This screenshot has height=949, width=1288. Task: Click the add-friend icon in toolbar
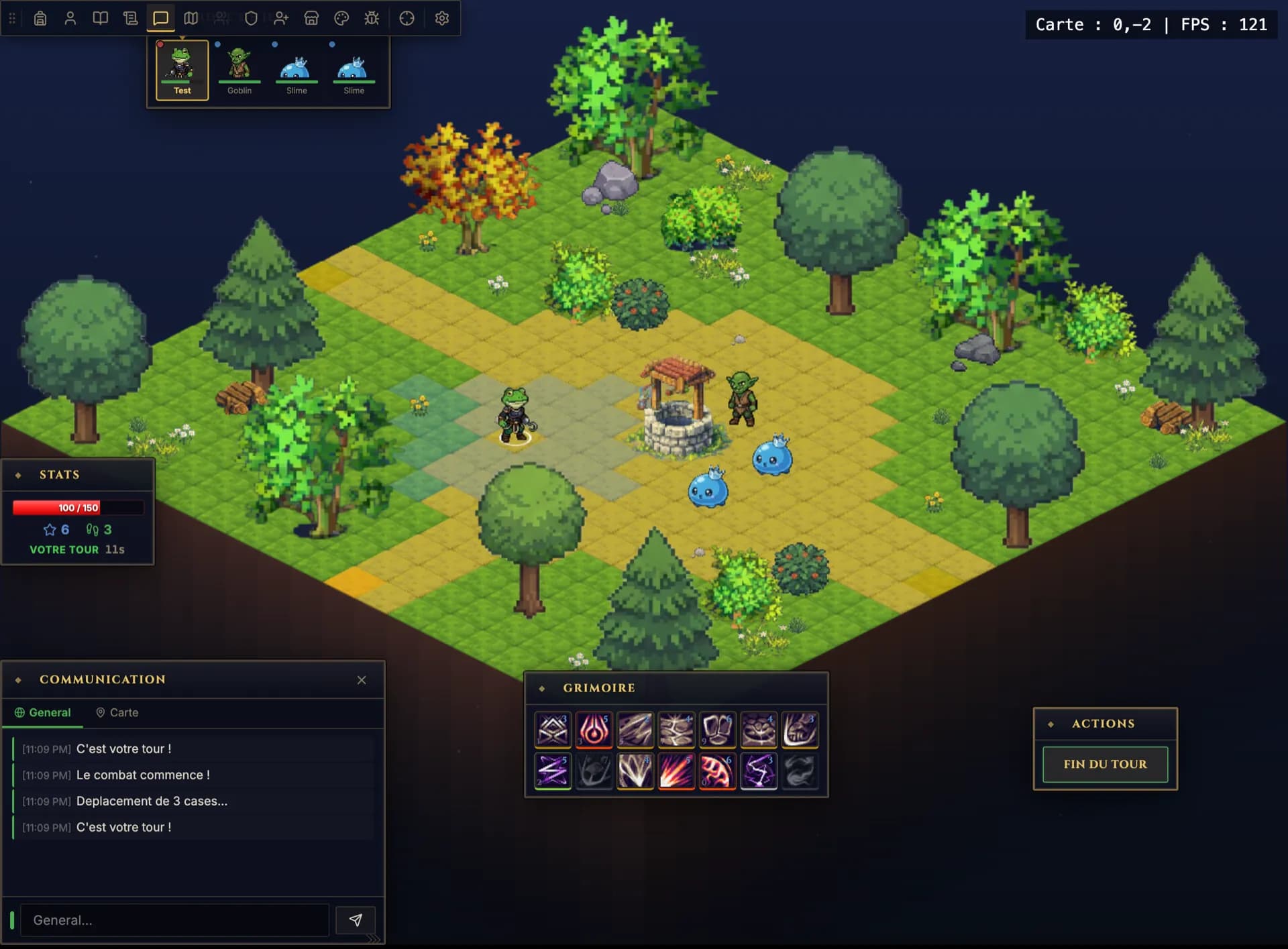pyautogui.click(x=282, y=18)
